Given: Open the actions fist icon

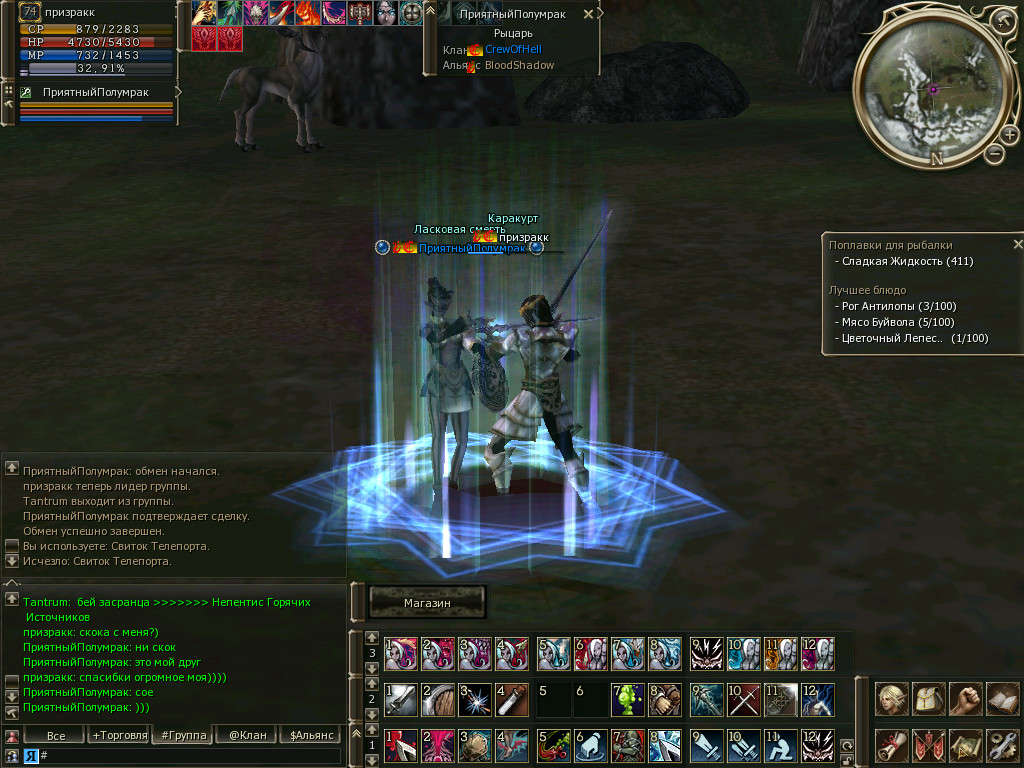Looking at the screenshot, I should tap(965, 698).
